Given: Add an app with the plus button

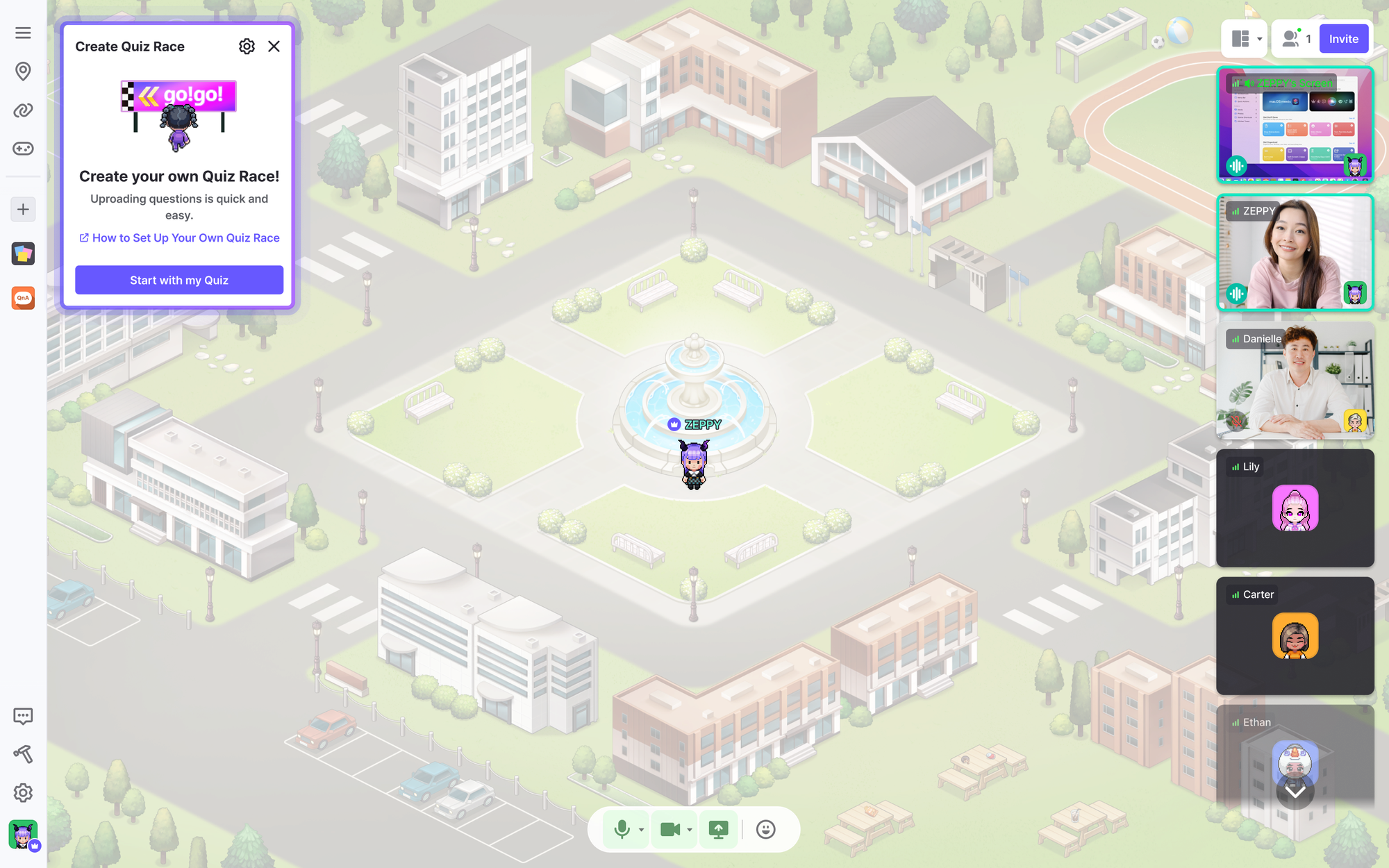Looking at the screenshot, I should click(23, 209).
